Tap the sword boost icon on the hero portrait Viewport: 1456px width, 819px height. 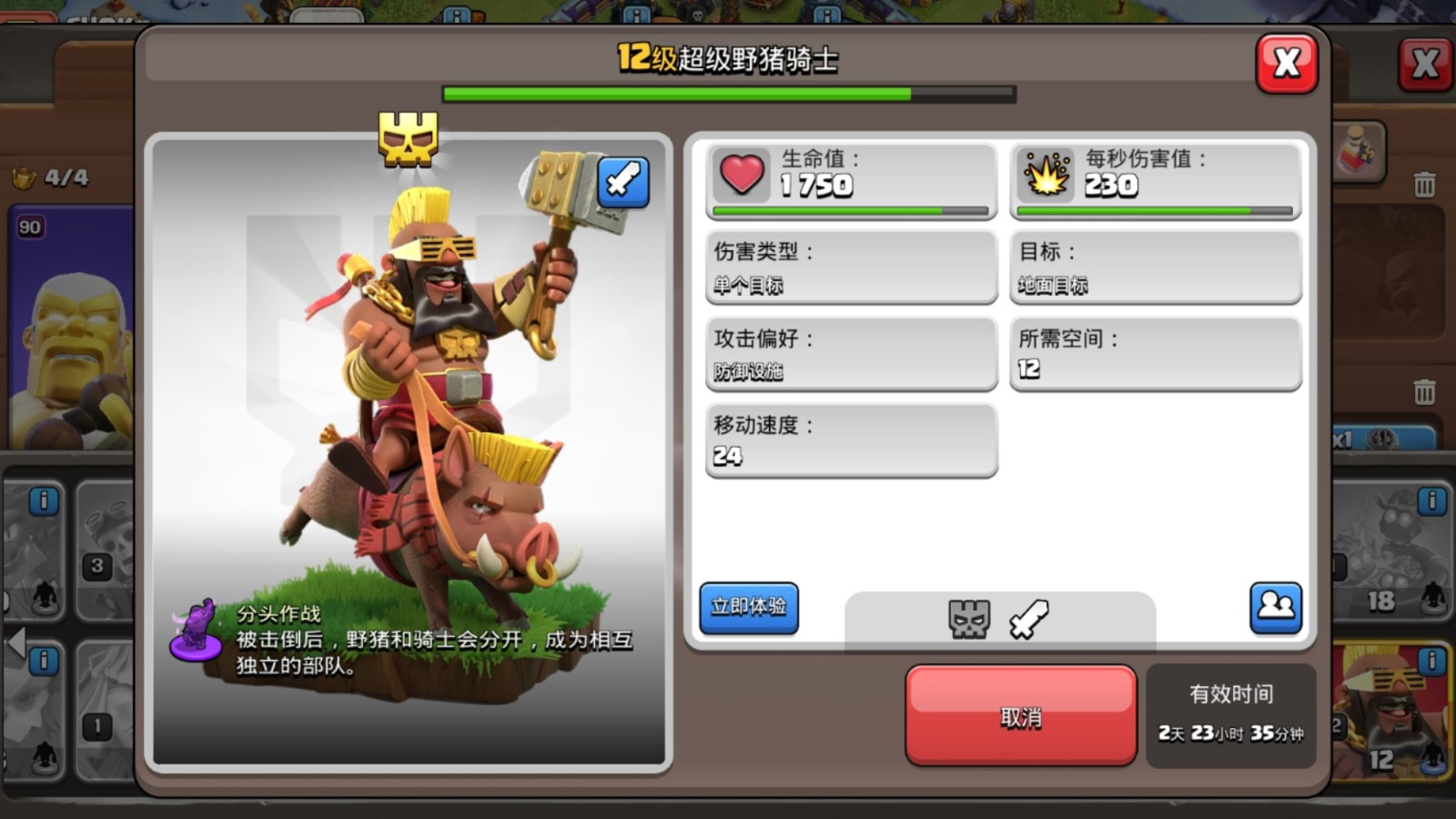622,182
